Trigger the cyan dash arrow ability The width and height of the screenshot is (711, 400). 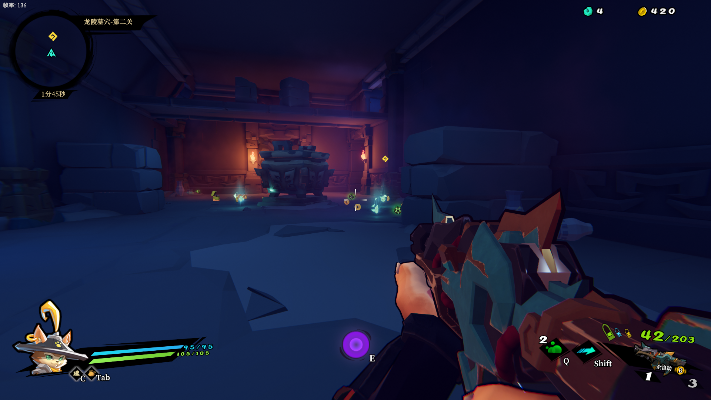(x=588, y=349)
